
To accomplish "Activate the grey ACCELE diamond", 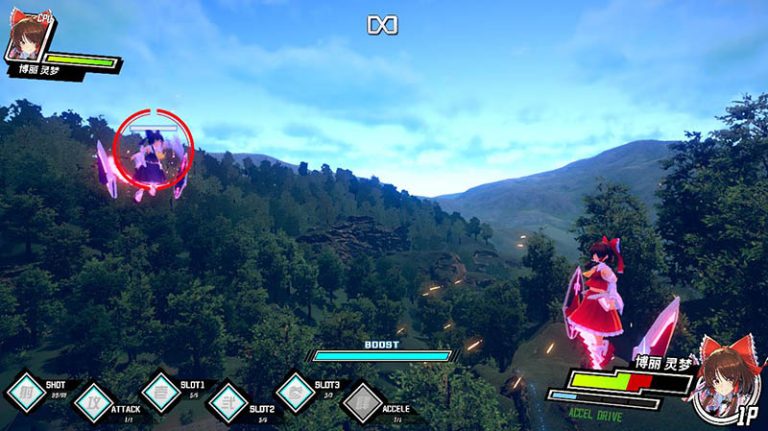I will click(x=363, y=402).
